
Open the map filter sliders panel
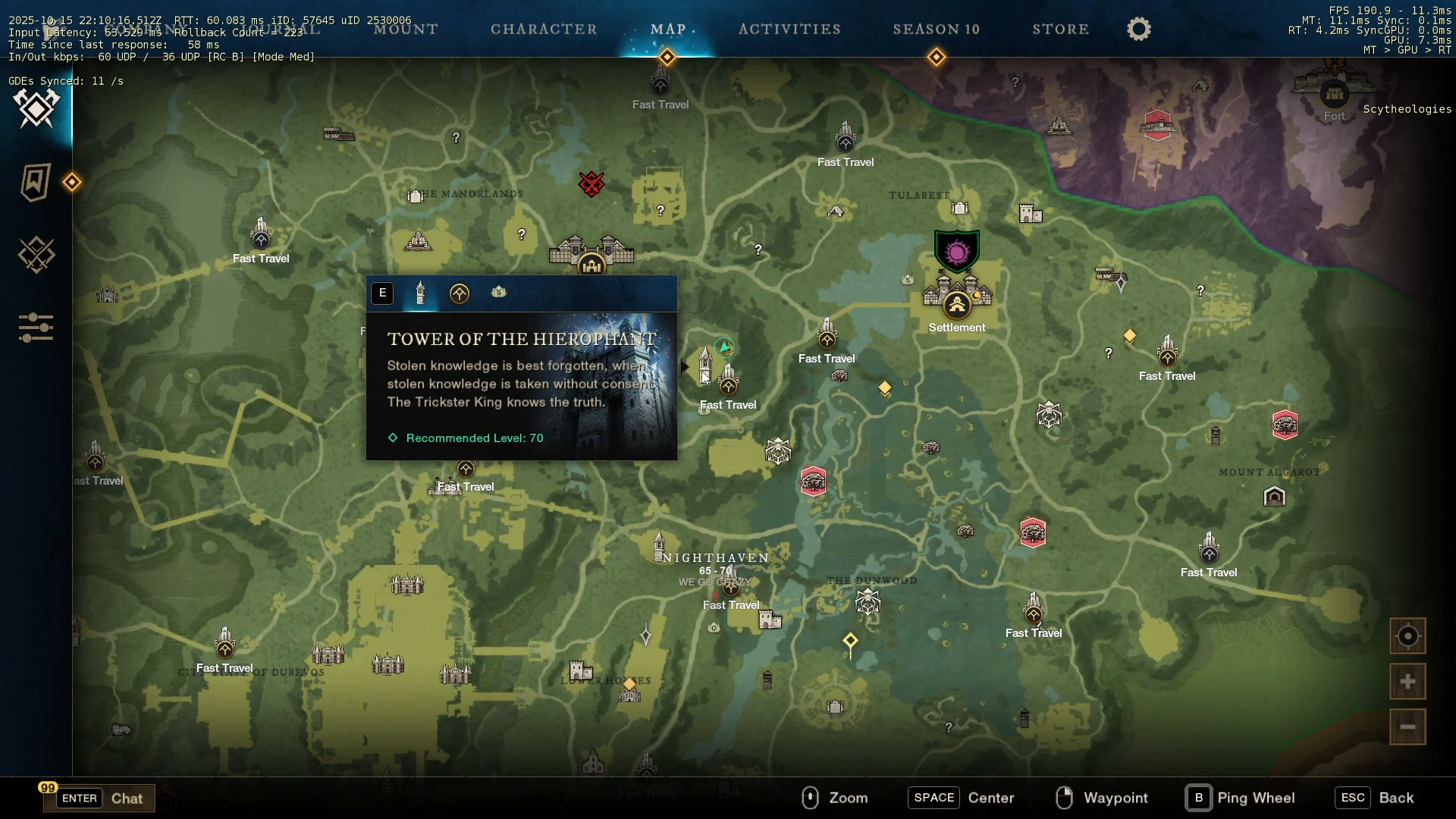[36, 328]
